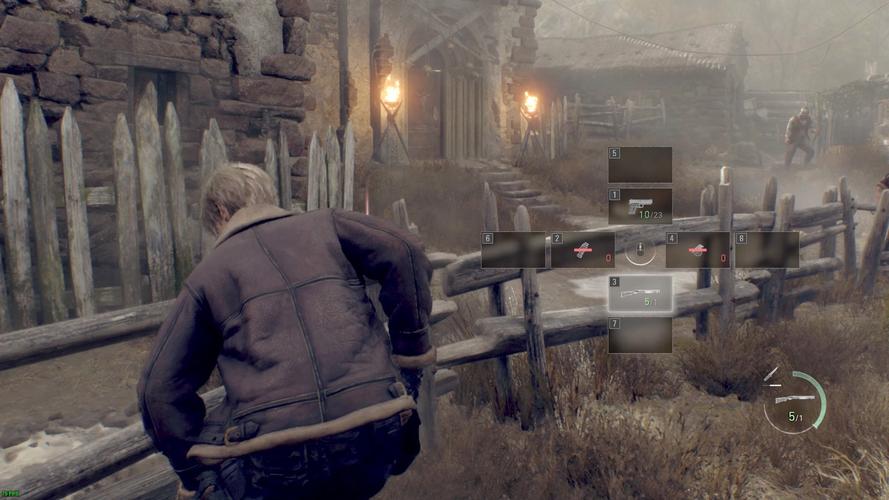Viewport: 889px width, 500px height.
Task: Choose empty weapon shortcut slot 6
Action: [513, 250]
